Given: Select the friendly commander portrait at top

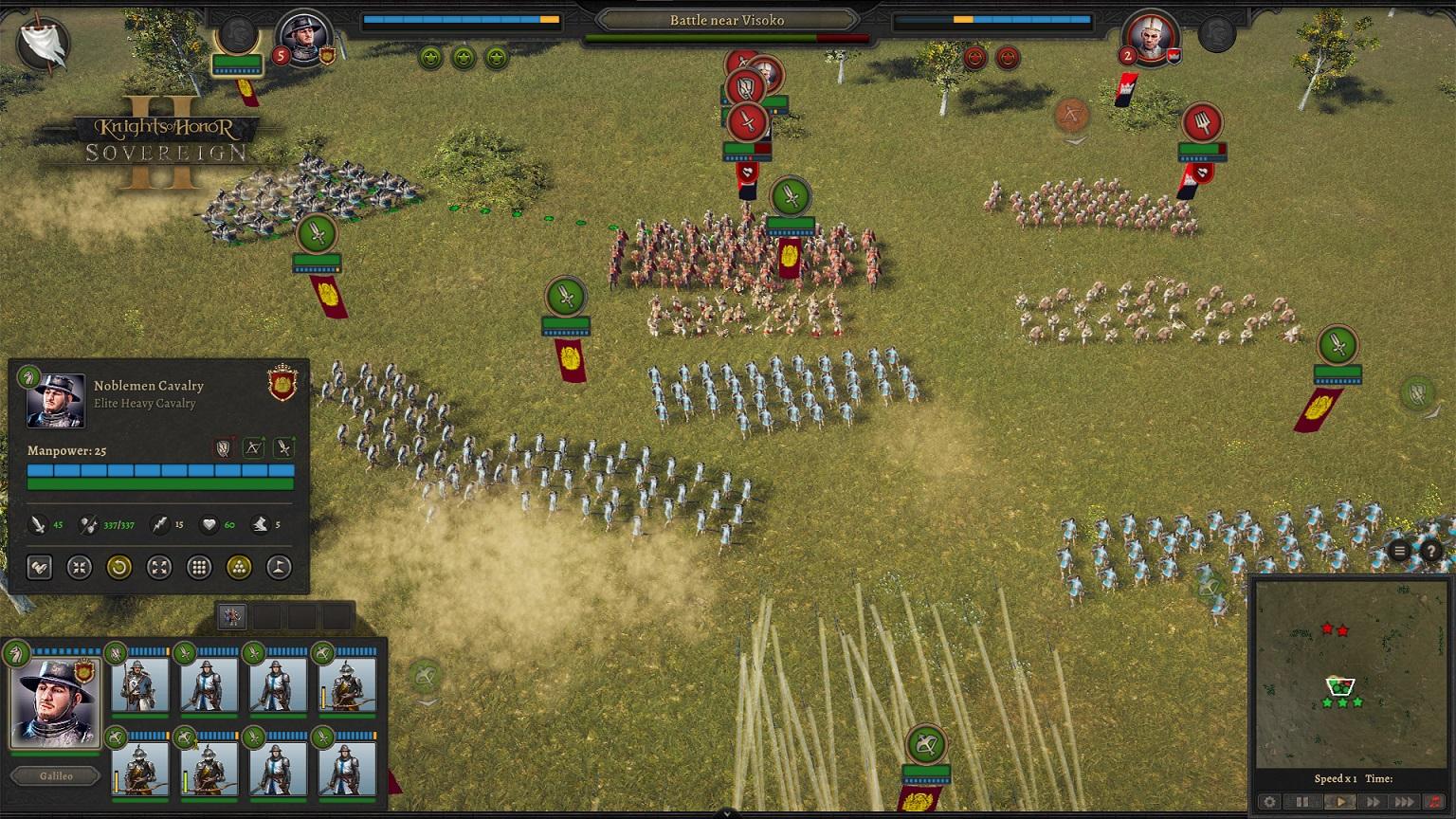Looking at the screenshot, I should click(304, 38).
